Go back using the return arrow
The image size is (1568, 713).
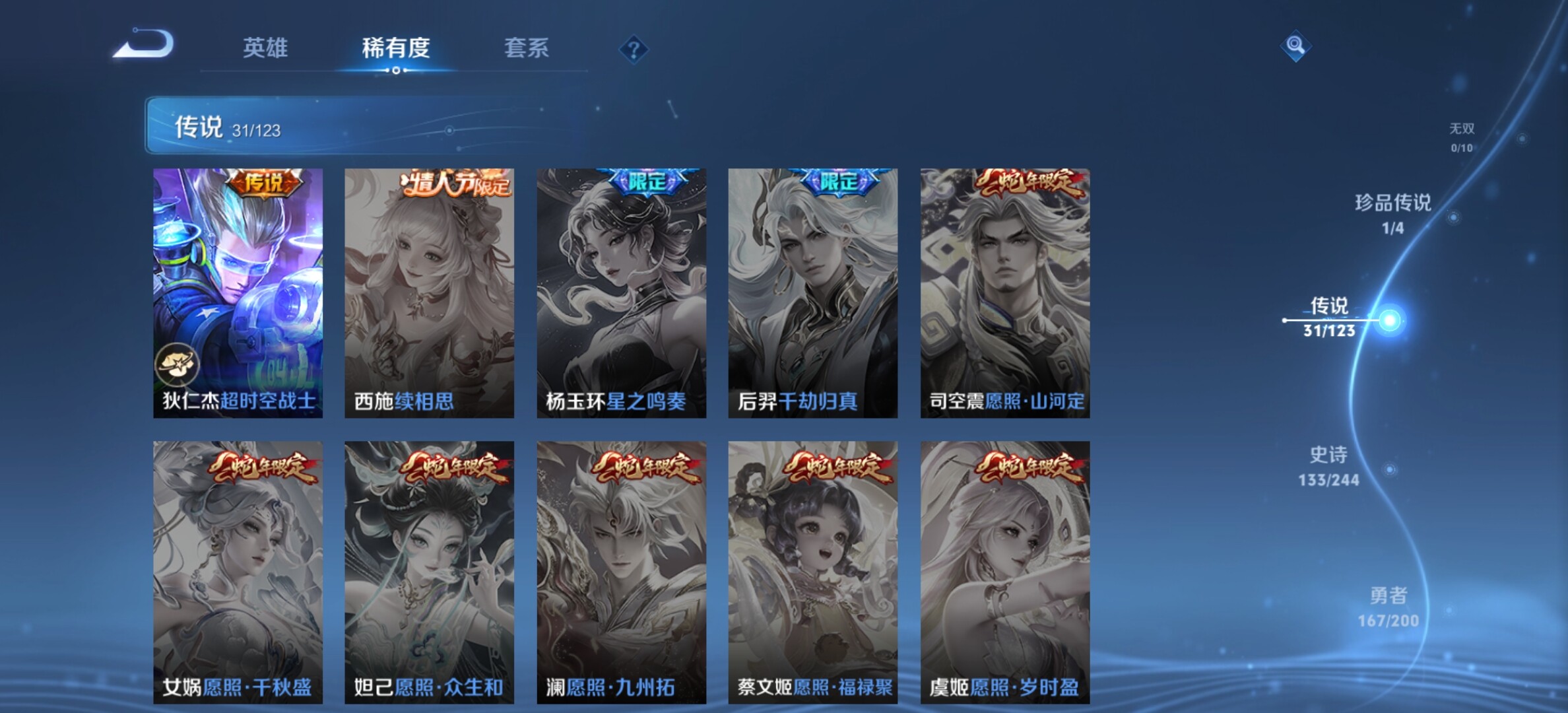tap(144, 45)
